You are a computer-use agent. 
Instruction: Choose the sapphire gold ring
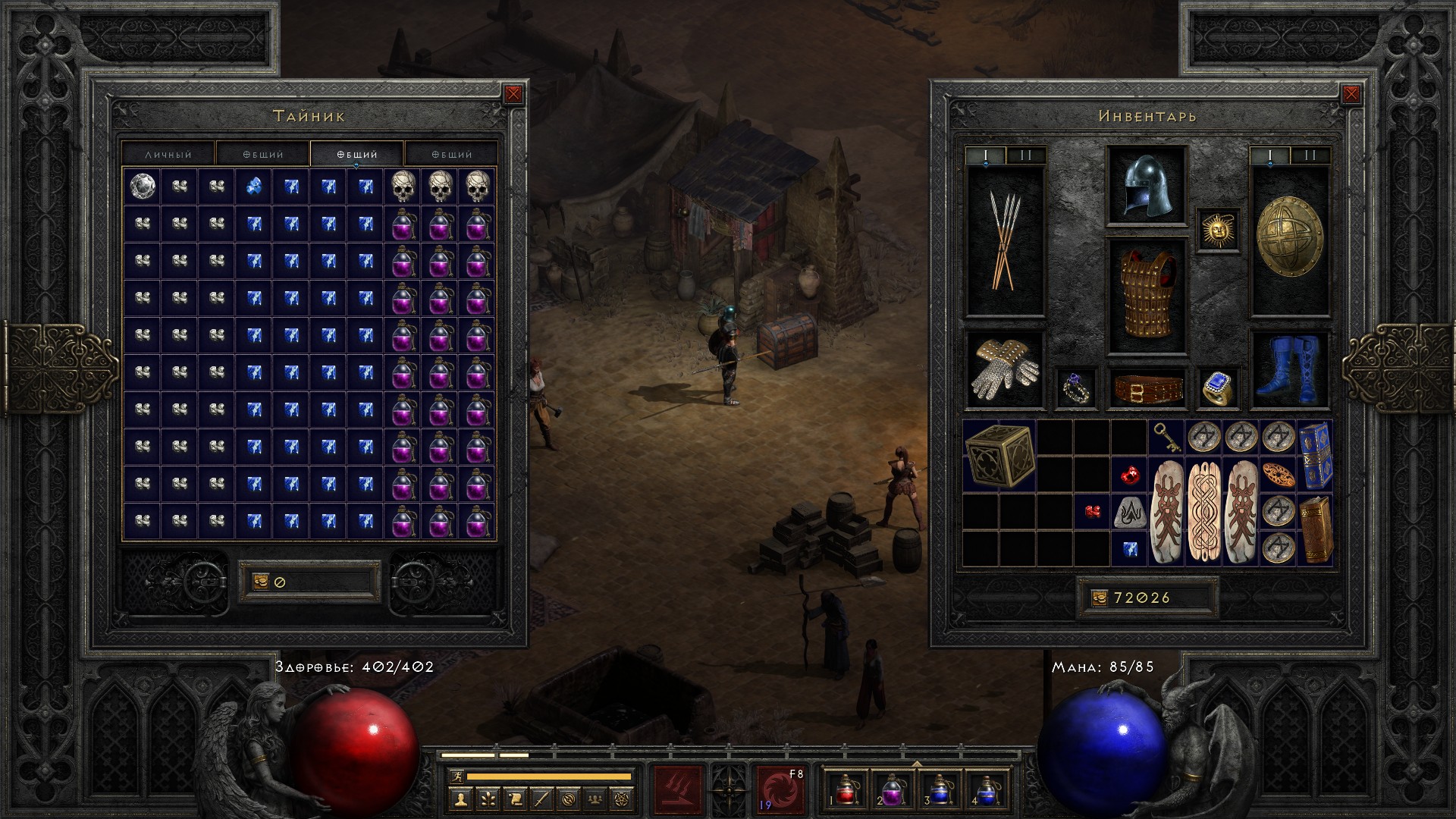pos(1218,388)
